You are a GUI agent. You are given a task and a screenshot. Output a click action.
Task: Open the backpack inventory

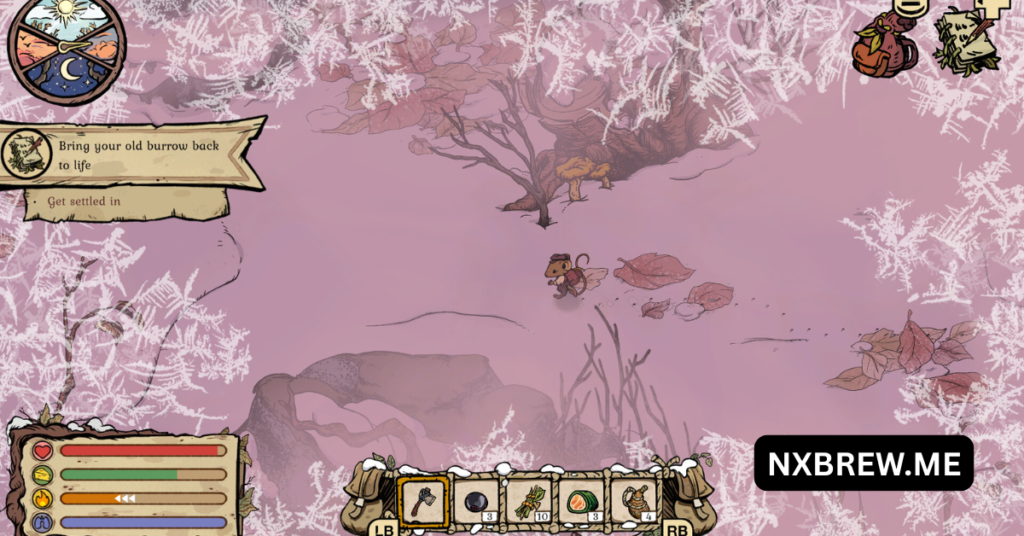pos(885,46)
